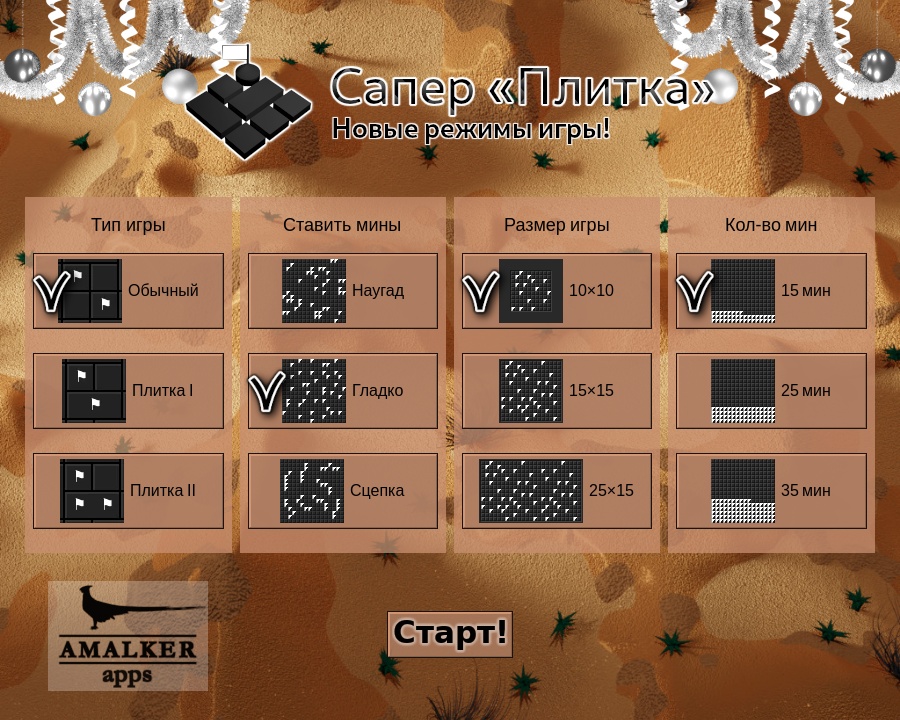Select the Обычный game type
The image size is (900, 720).
coord(128,291)
